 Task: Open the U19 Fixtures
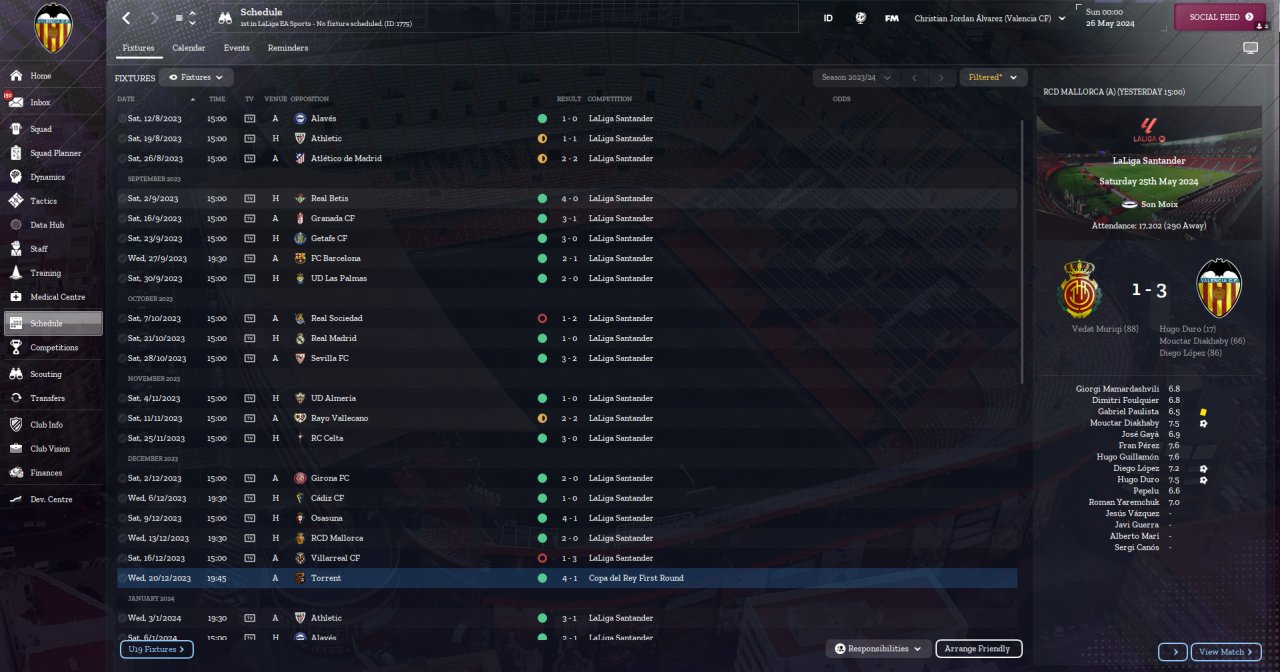[157, 650]
